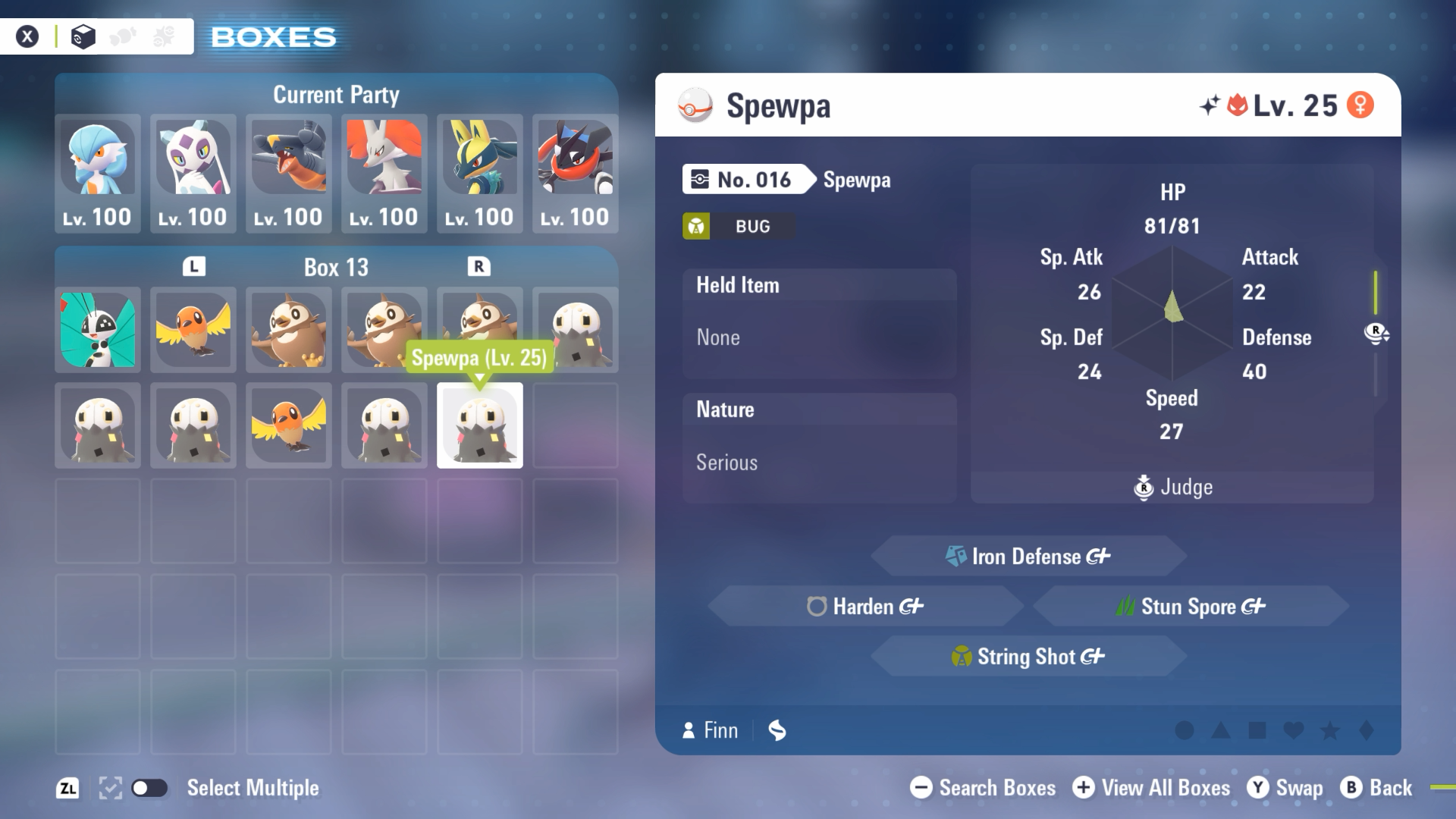Mark Spewpa with the star marking

[1330, 730]
